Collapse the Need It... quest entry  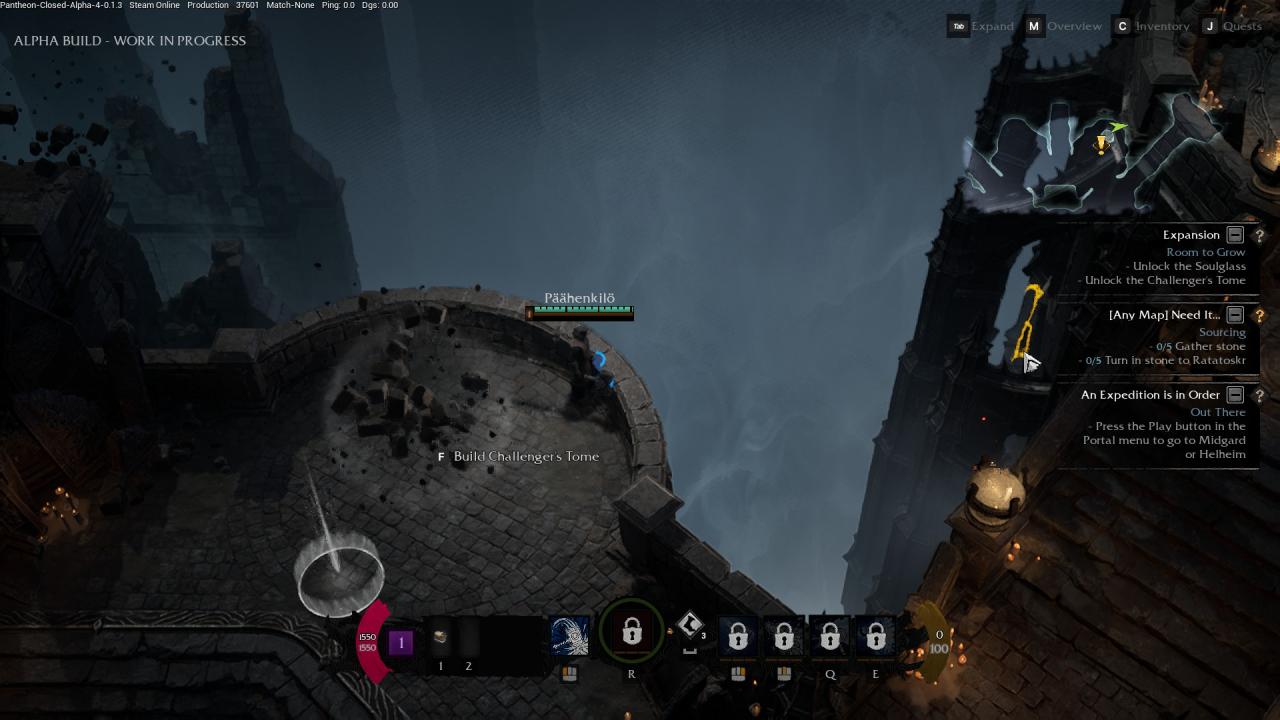coord(1235,315)
